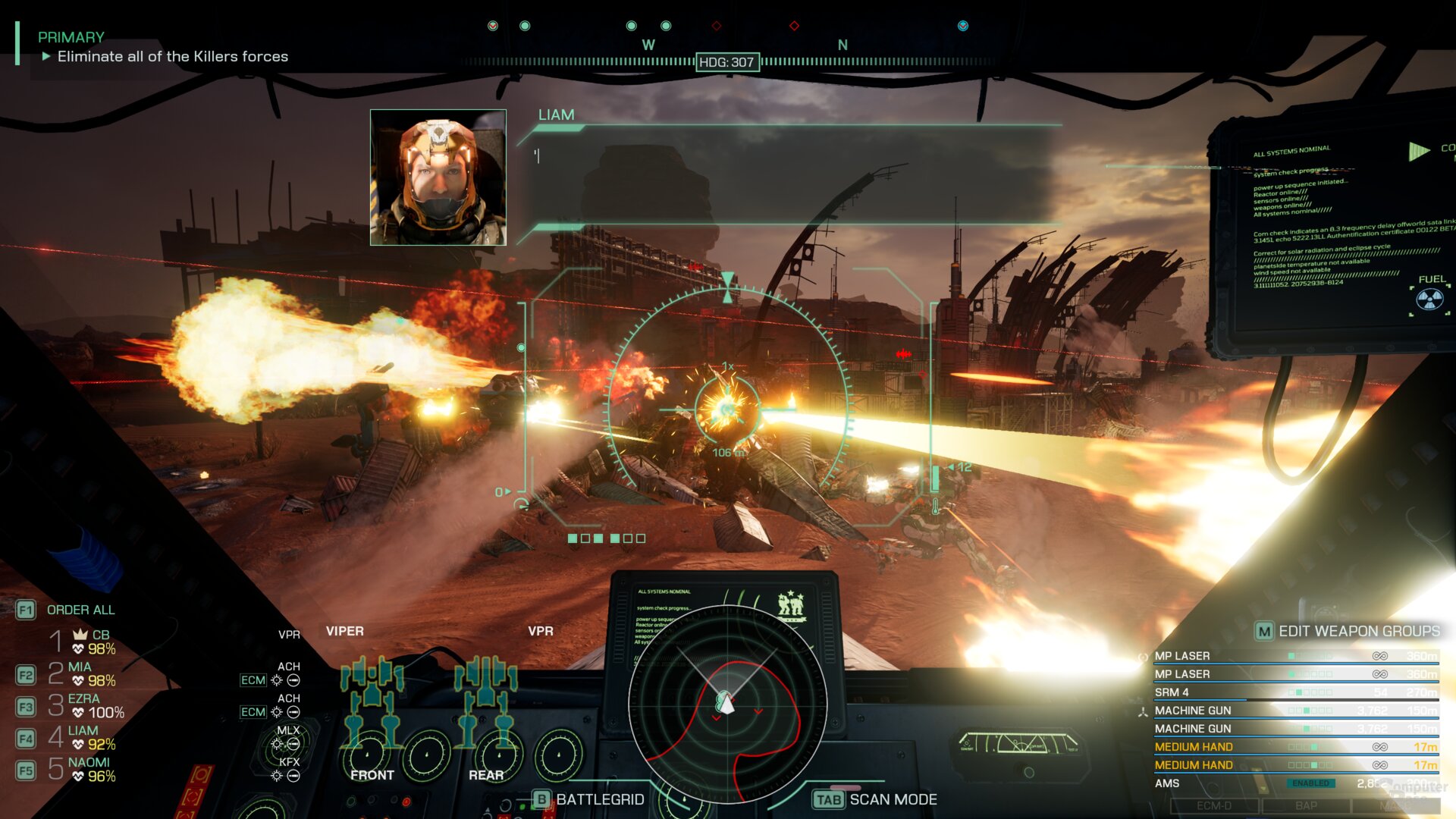Select the F1 key icon beside ORDER ALL
The image size is (1456, 819).
(27, 610)
